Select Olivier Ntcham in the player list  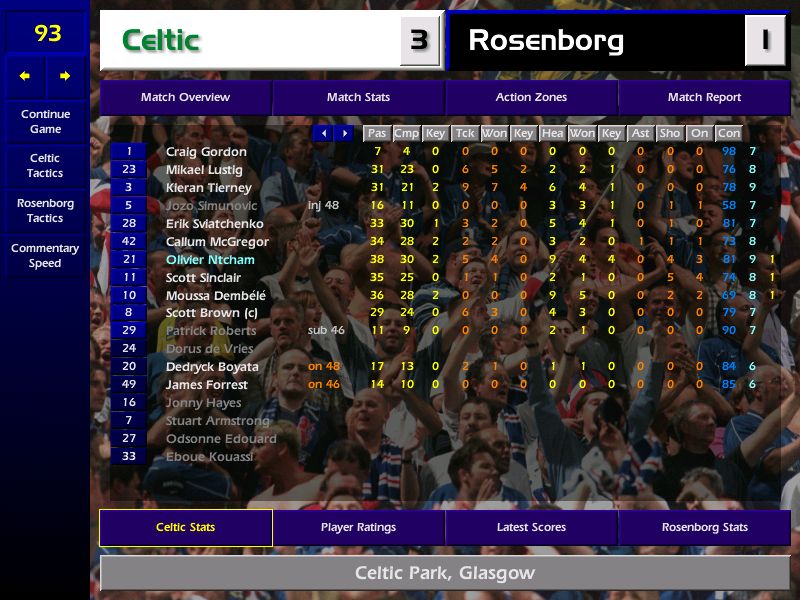point(210,260)
